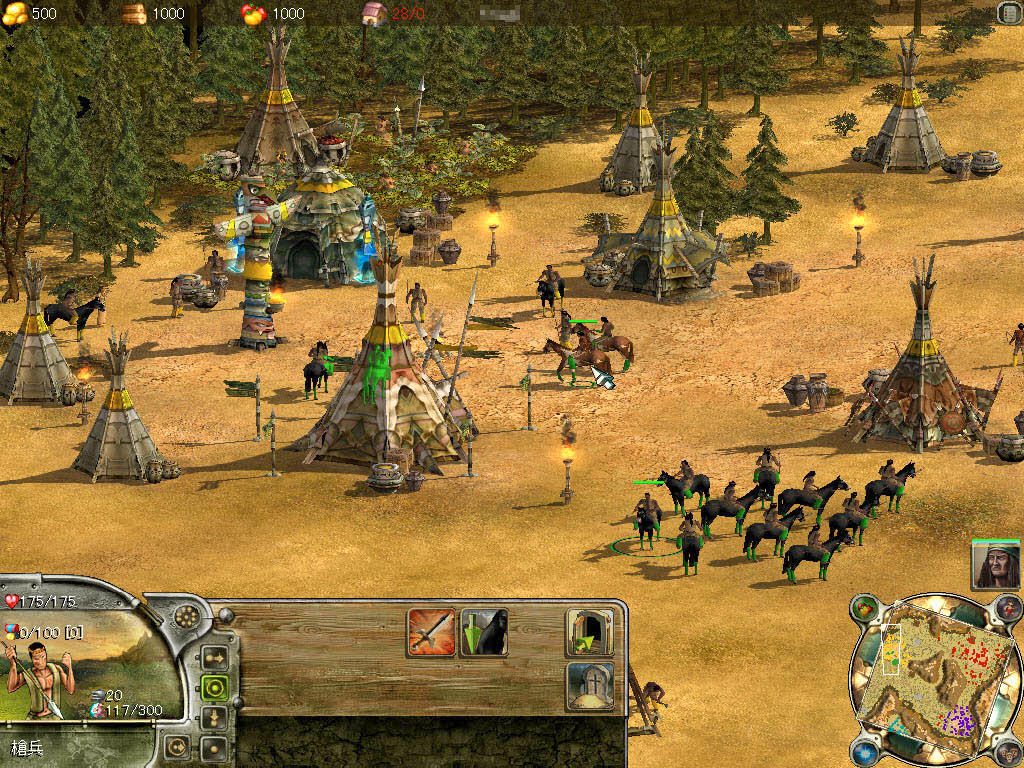Screen dimensions: 1024x768
Task: Activate the blue starburst button on minimap
Action: click(x=864, y=751)
